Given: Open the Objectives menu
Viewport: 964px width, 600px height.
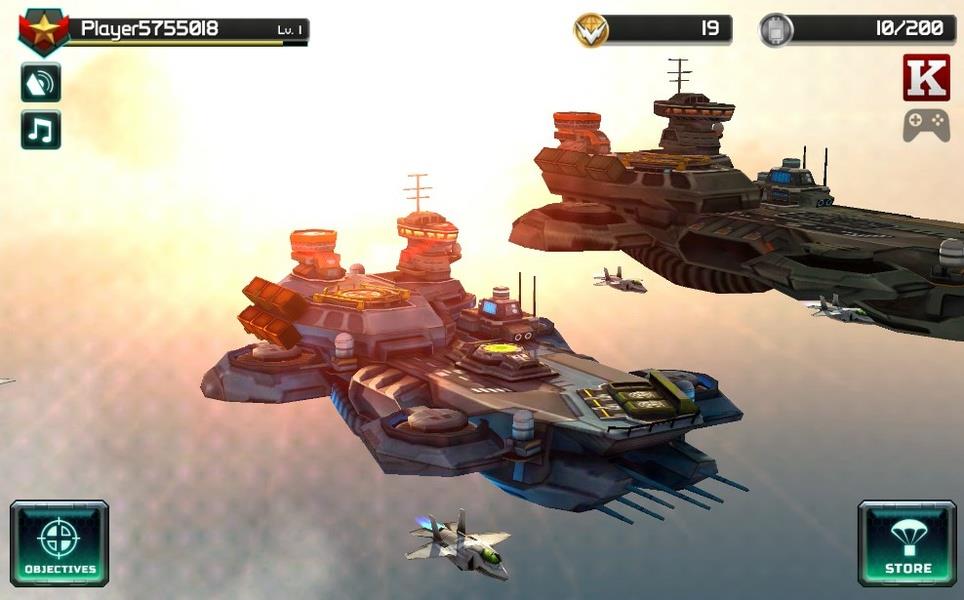Looking at the screenshot, I should [x=59, y=543].
